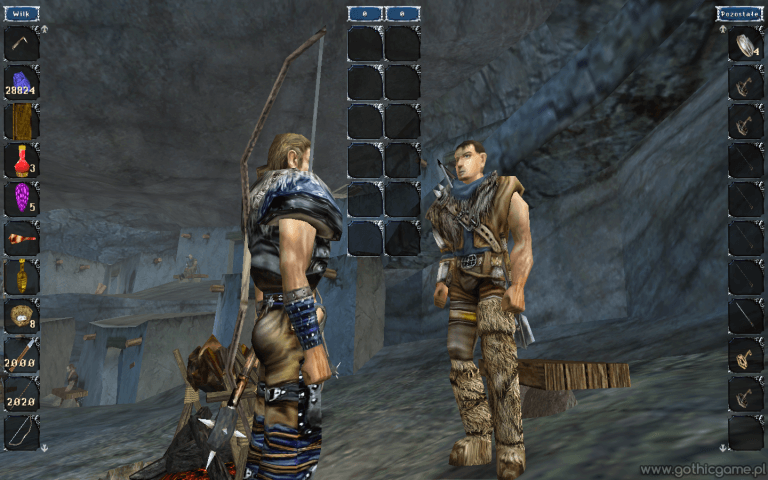Select the boomerang-shaped item in the first slot
This screenshot has width=768, height=480.
click(21, 44)
